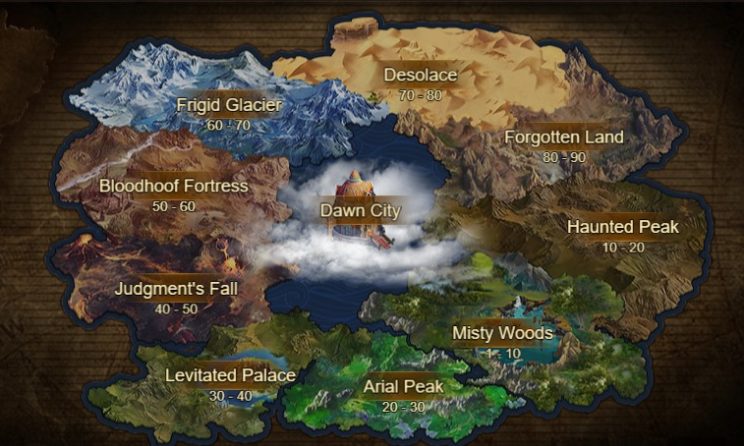Travel to Desolace region
This screenshot has height=446, width=744.
[420, 75]
